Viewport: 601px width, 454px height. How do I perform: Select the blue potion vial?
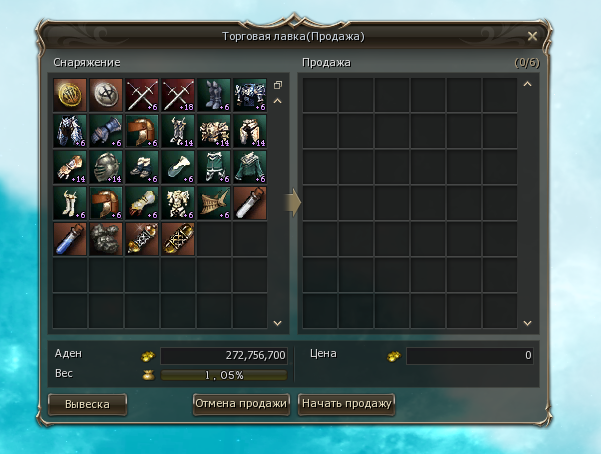[69, 240]
